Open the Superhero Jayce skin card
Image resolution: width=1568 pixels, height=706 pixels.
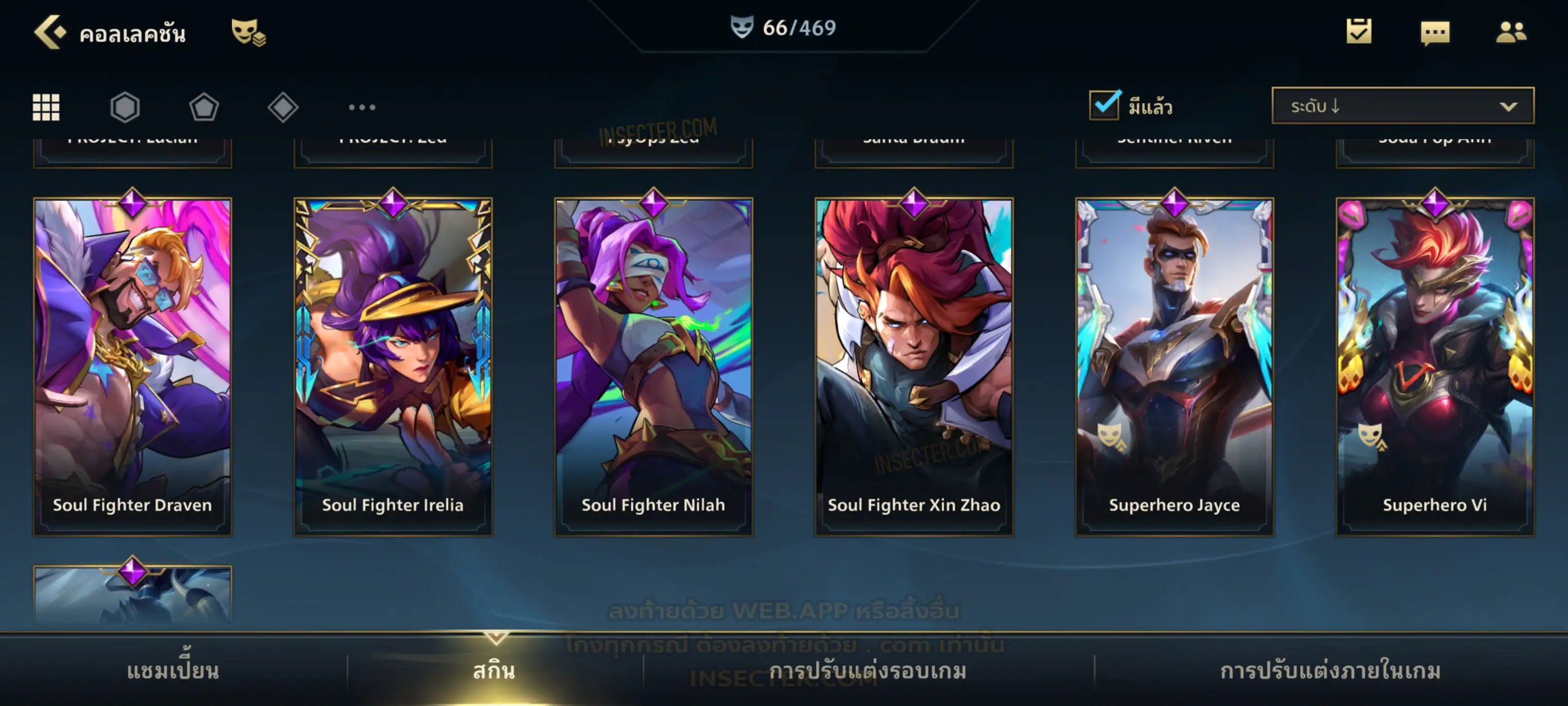coord(1174,366)
